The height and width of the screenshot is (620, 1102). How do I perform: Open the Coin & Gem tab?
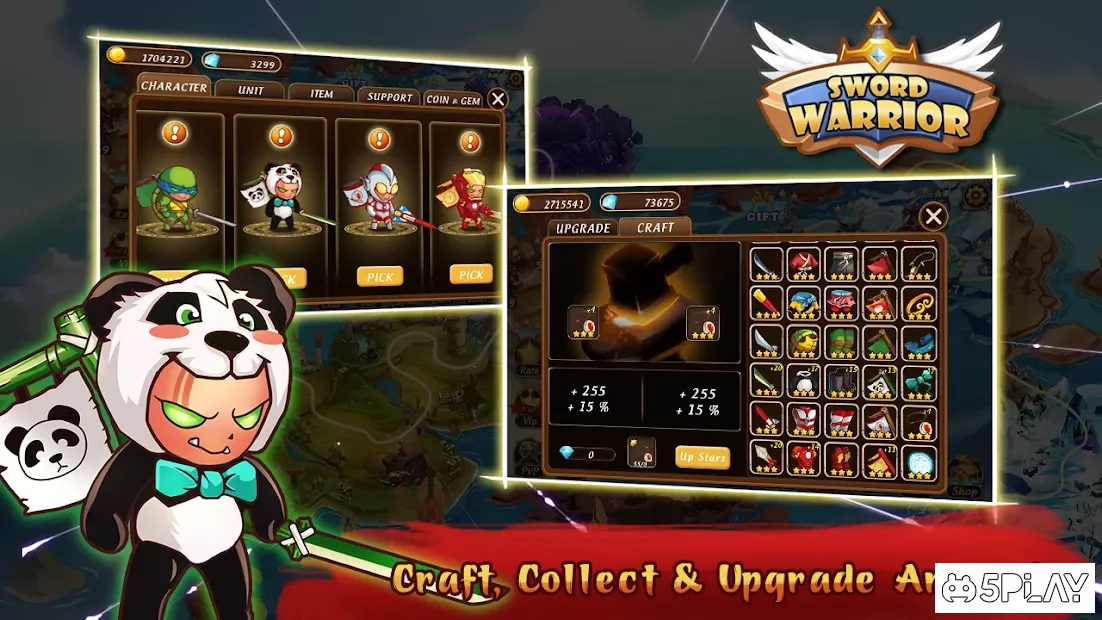click(453, 99)
